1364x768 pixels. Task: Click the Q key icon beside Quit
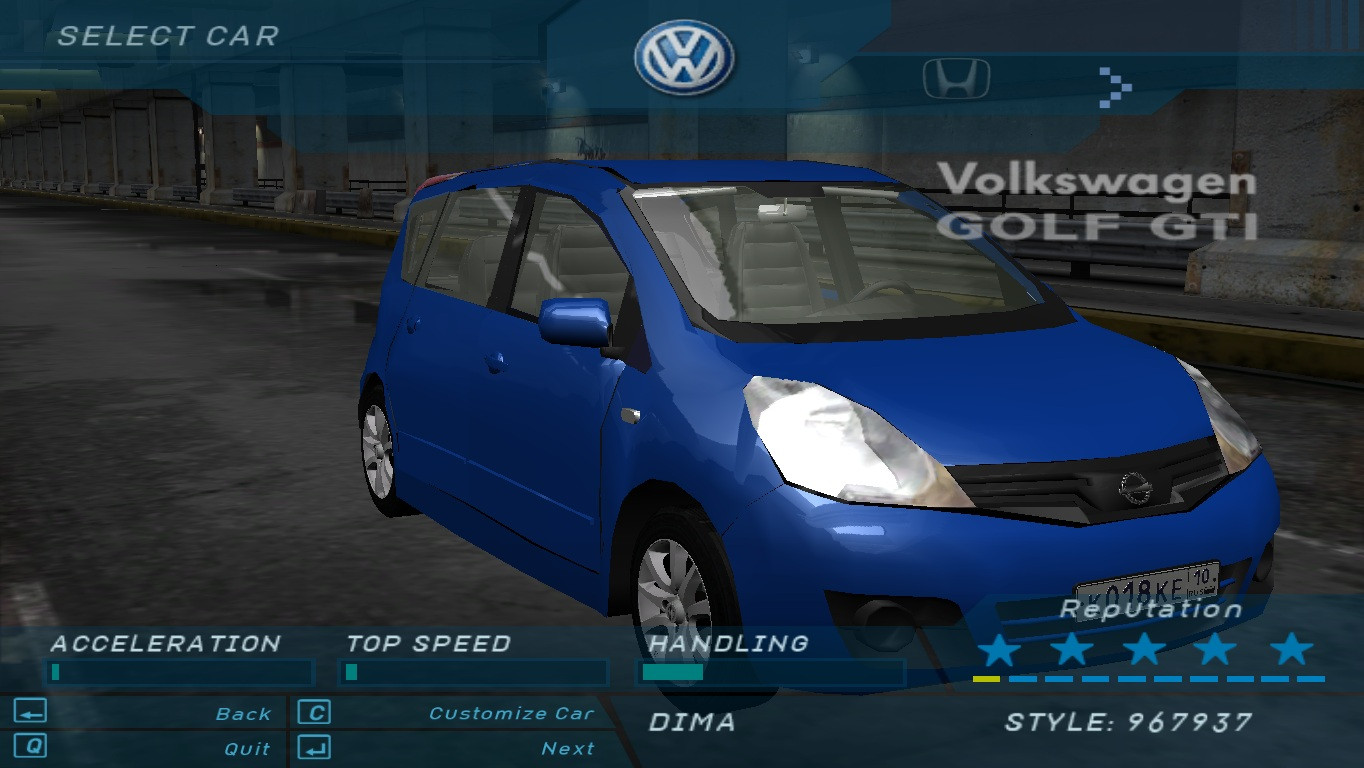[x=30, y=747]
